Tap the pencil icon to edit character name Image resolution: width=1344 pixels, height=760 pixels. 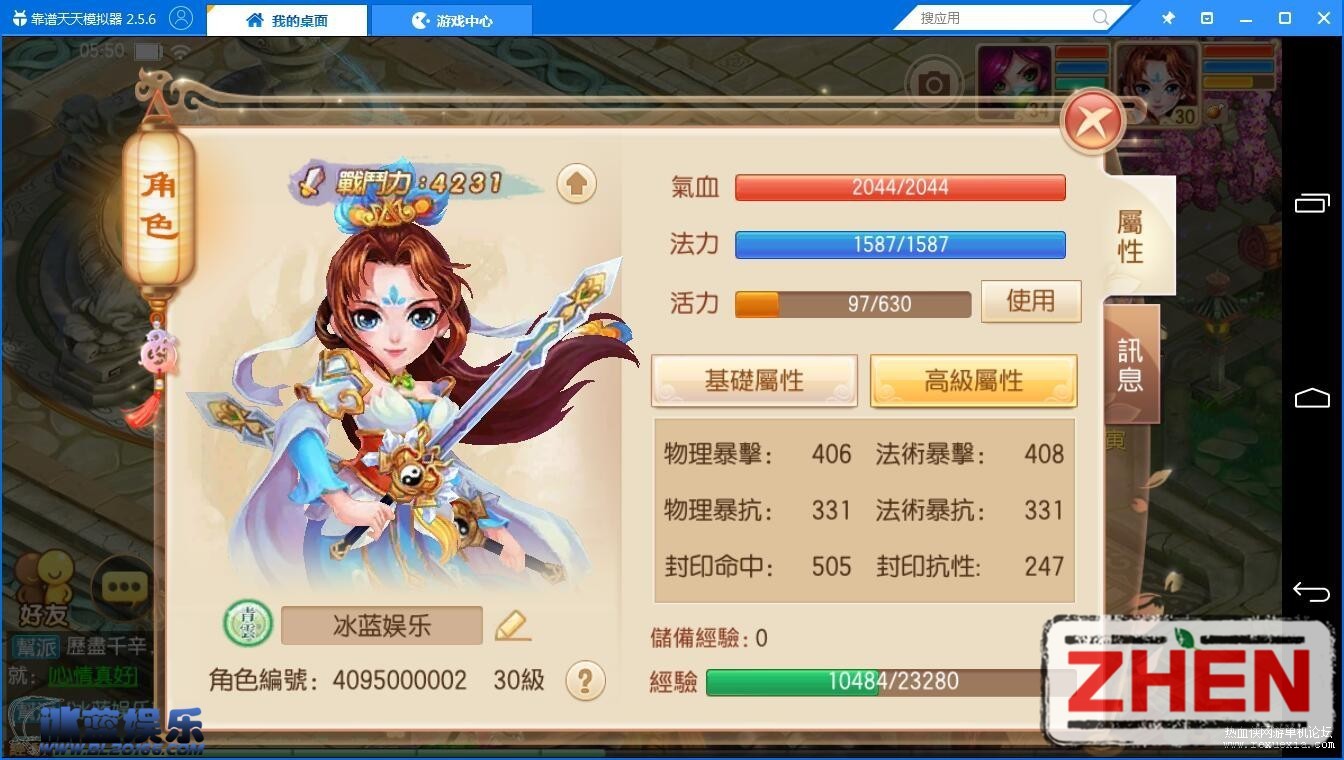pos(513,625)
